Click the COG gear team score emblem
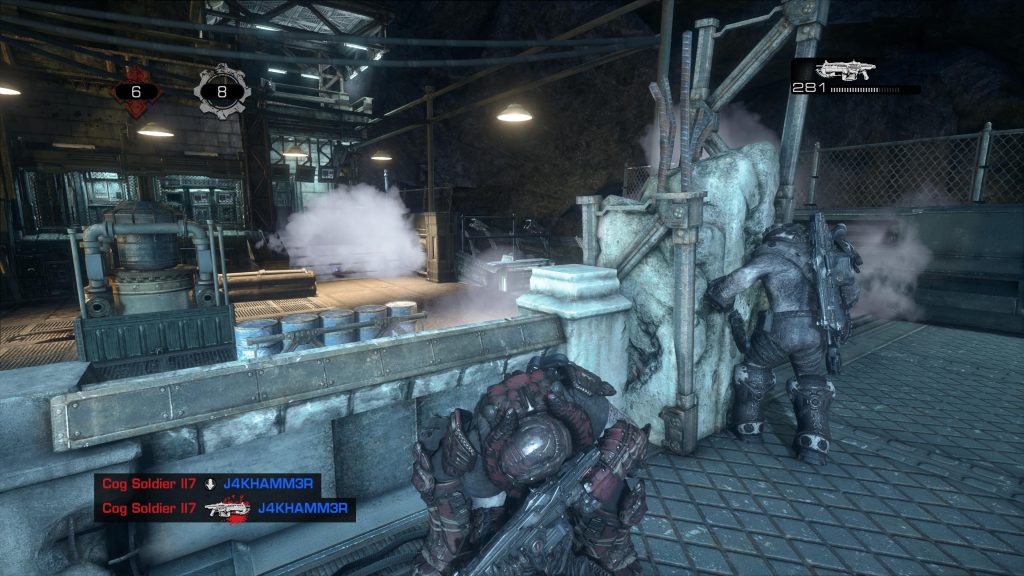The height and width of the screenshot is (576, 1024). coord(222,90)
